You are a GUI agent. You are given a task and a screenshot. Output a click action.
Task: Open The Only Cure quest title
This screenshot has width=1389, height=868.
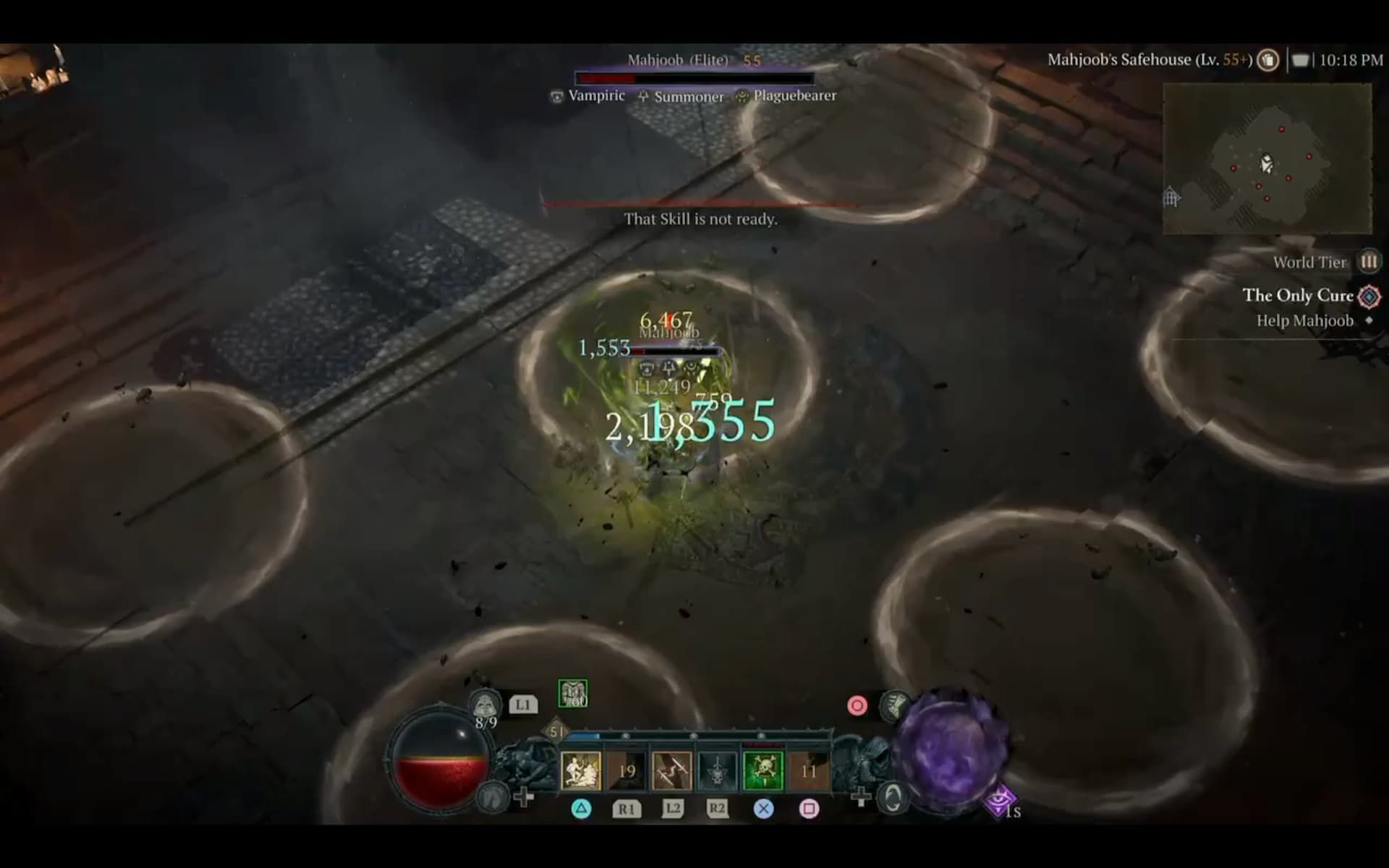[1297, 296]
